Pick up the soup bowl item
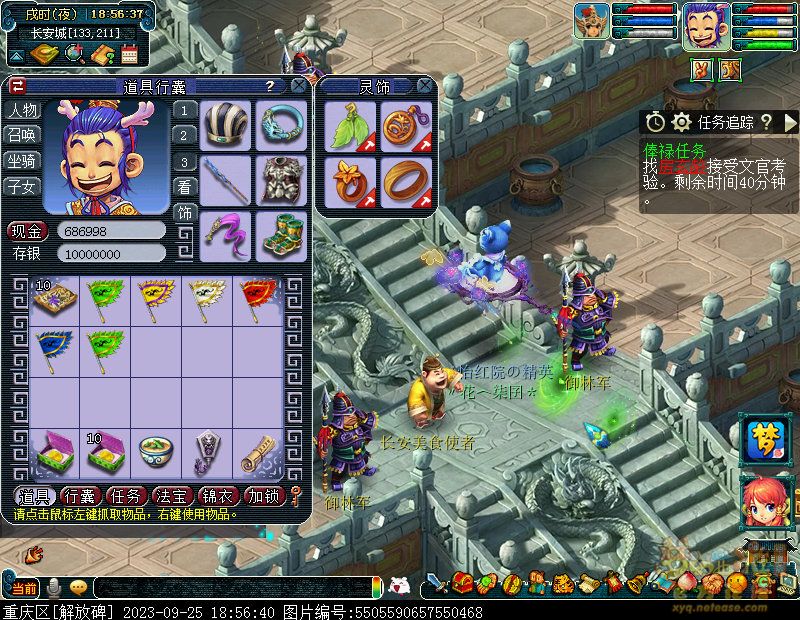Viewport: 800px width, 620px height. coord(157,451)
